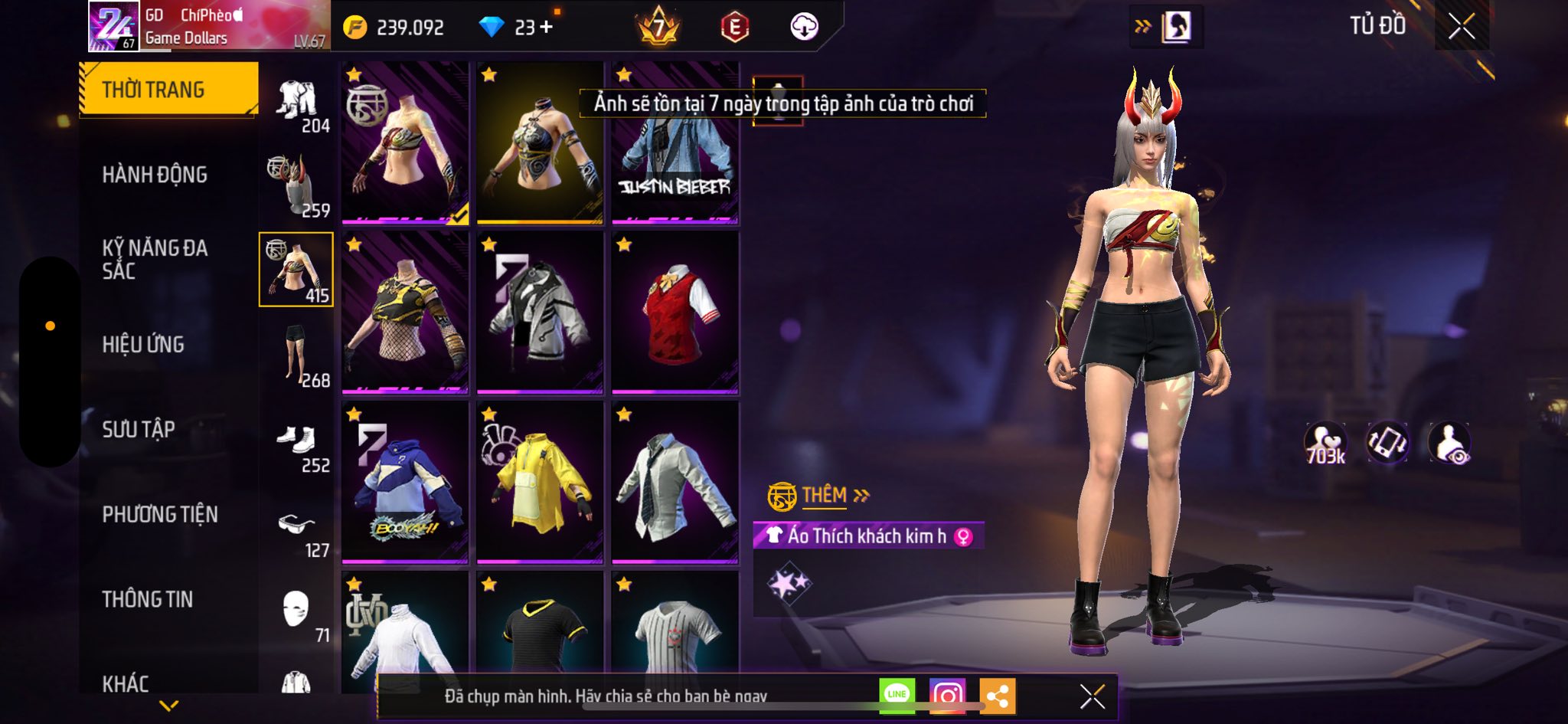
Task: Pick the blue Booyah hoodie
Action: pos(405,483)
